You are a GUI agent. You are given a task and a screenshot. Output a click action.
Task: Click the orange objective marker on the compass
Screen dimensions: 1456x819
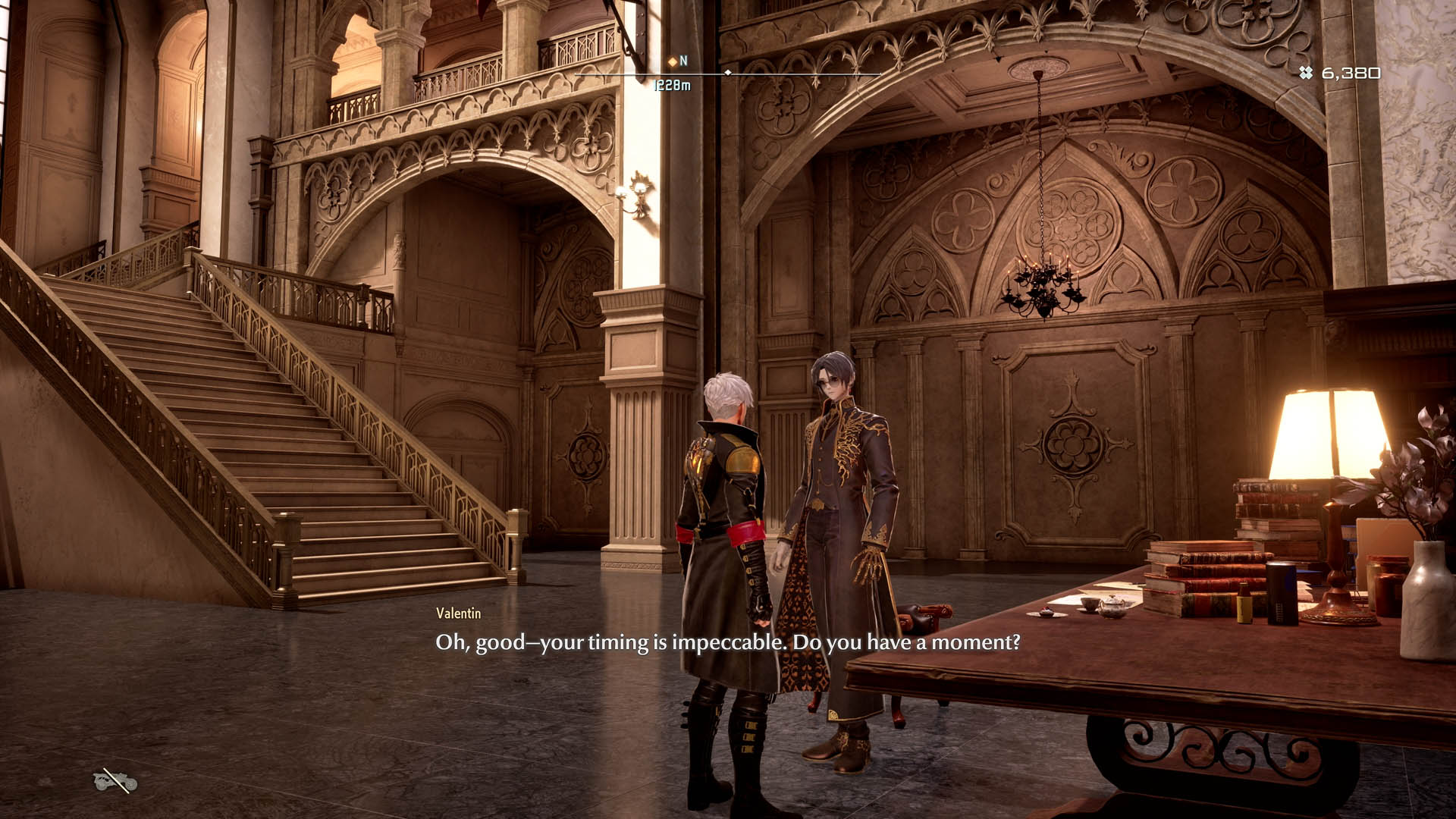coord(672,61)
